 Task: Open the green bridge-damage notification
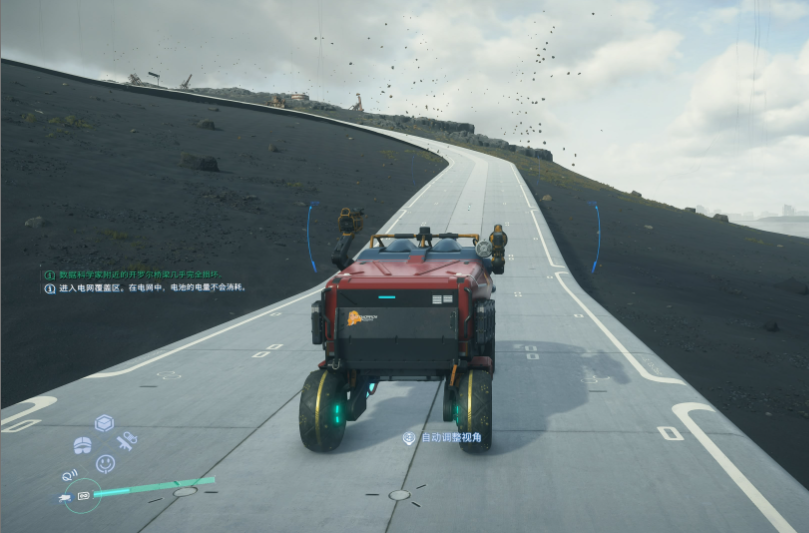pos(140,273)
